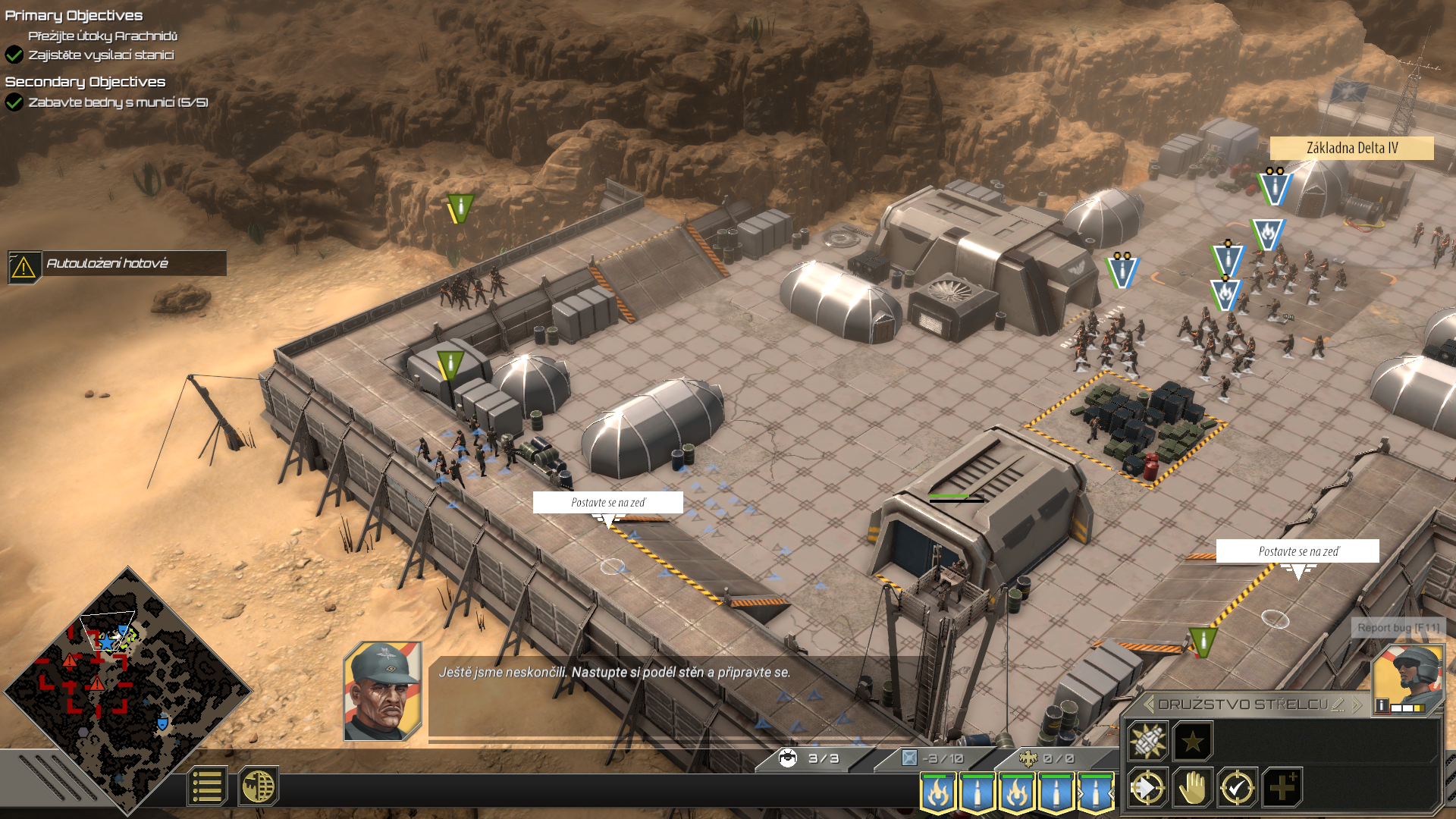Select the blue star marker on minimap
The width and height of the screenshot is (1456, 819).
(108, 643)
